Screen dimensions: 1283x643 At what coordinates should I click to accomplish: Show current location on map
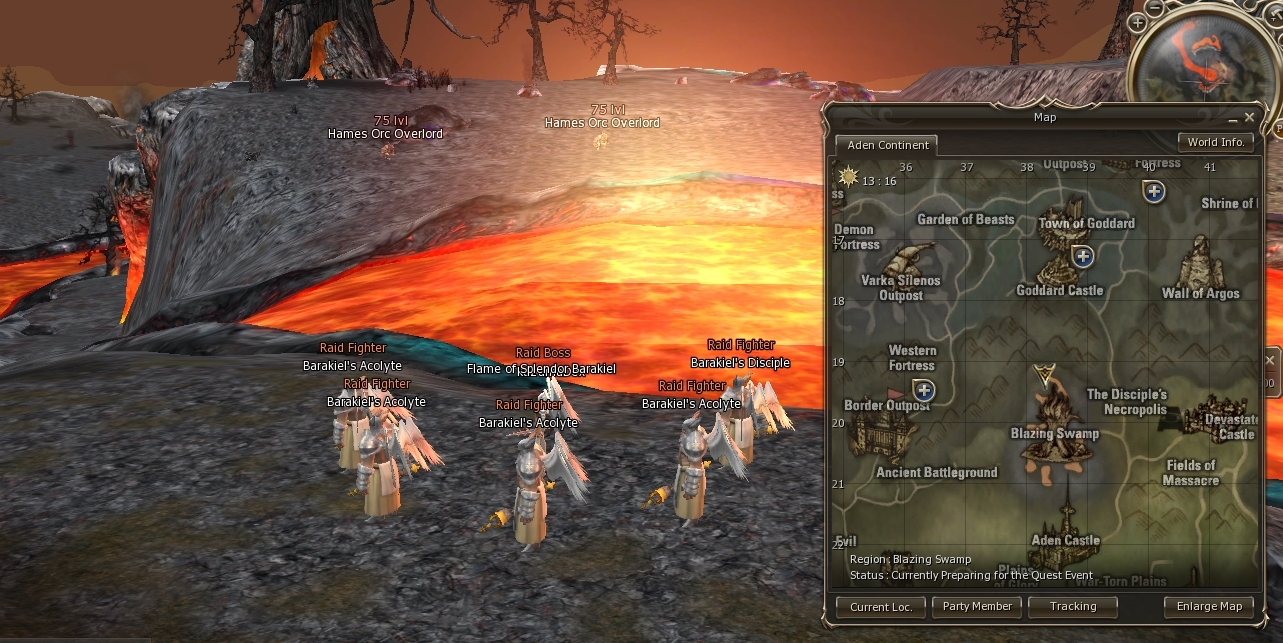(881, 607)
